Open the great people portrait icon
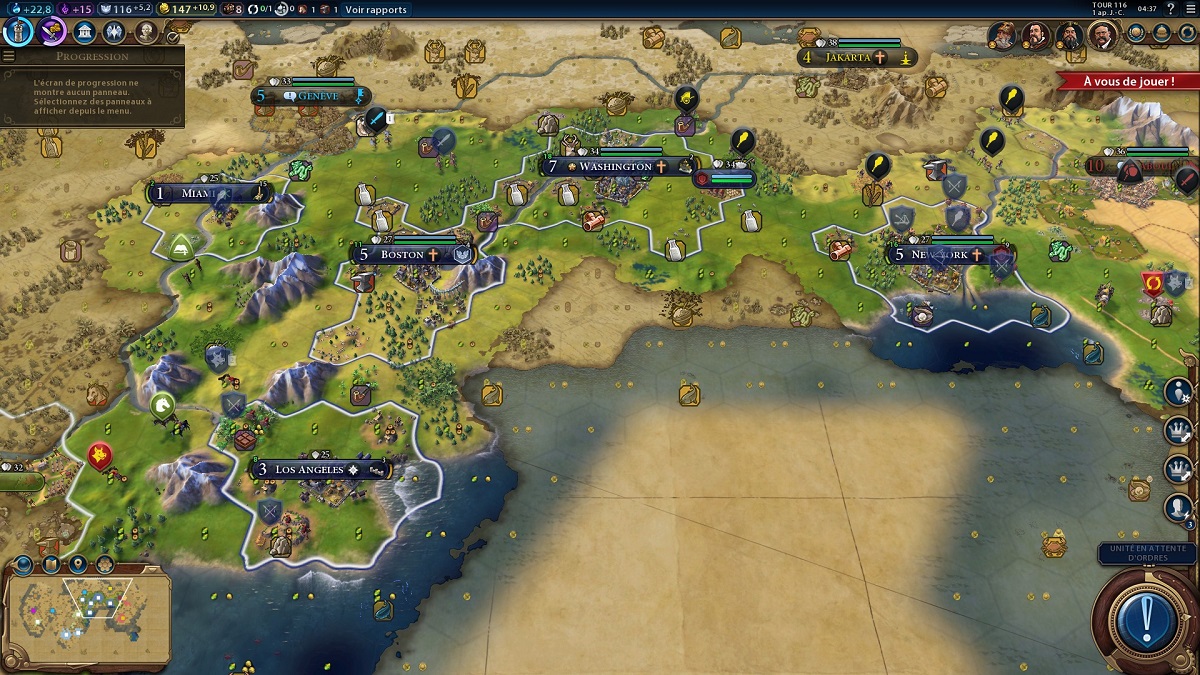The image size is (1200, 675). [146, 32]
